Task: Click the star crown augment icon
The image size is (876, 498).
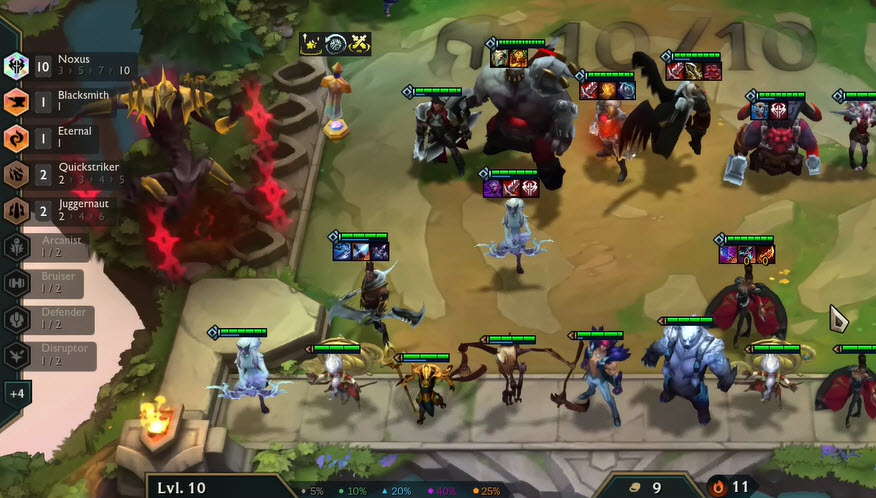Action: pyautogui.click(x=311, y=43)
